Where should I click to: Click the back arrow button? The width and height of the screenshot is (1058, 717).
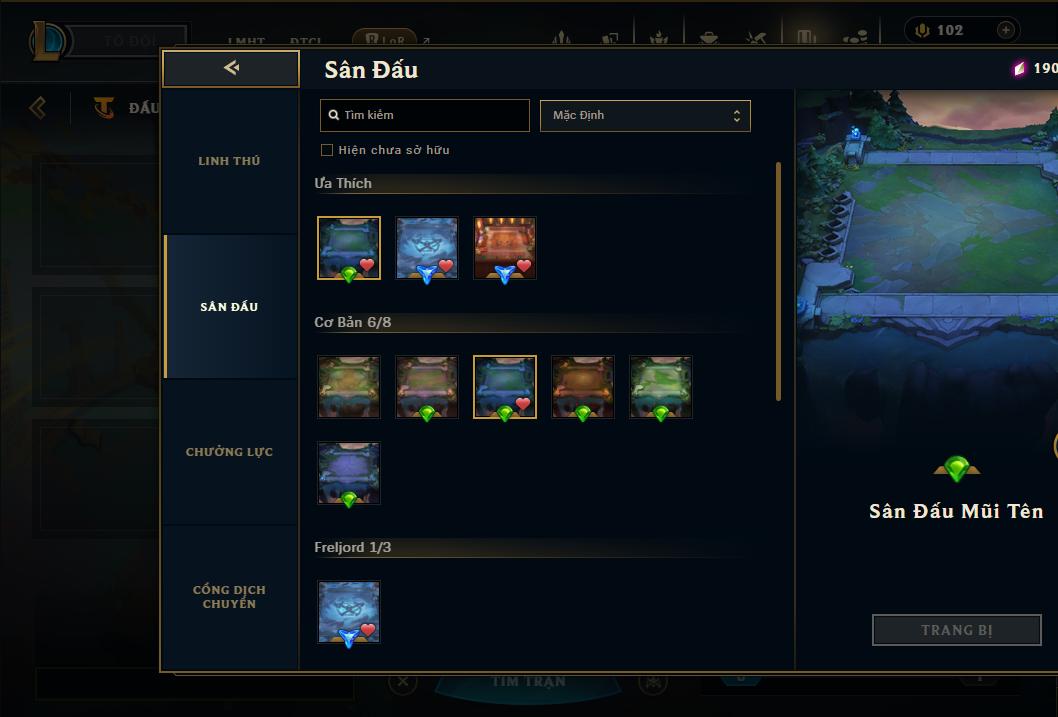tap(231, 68)
